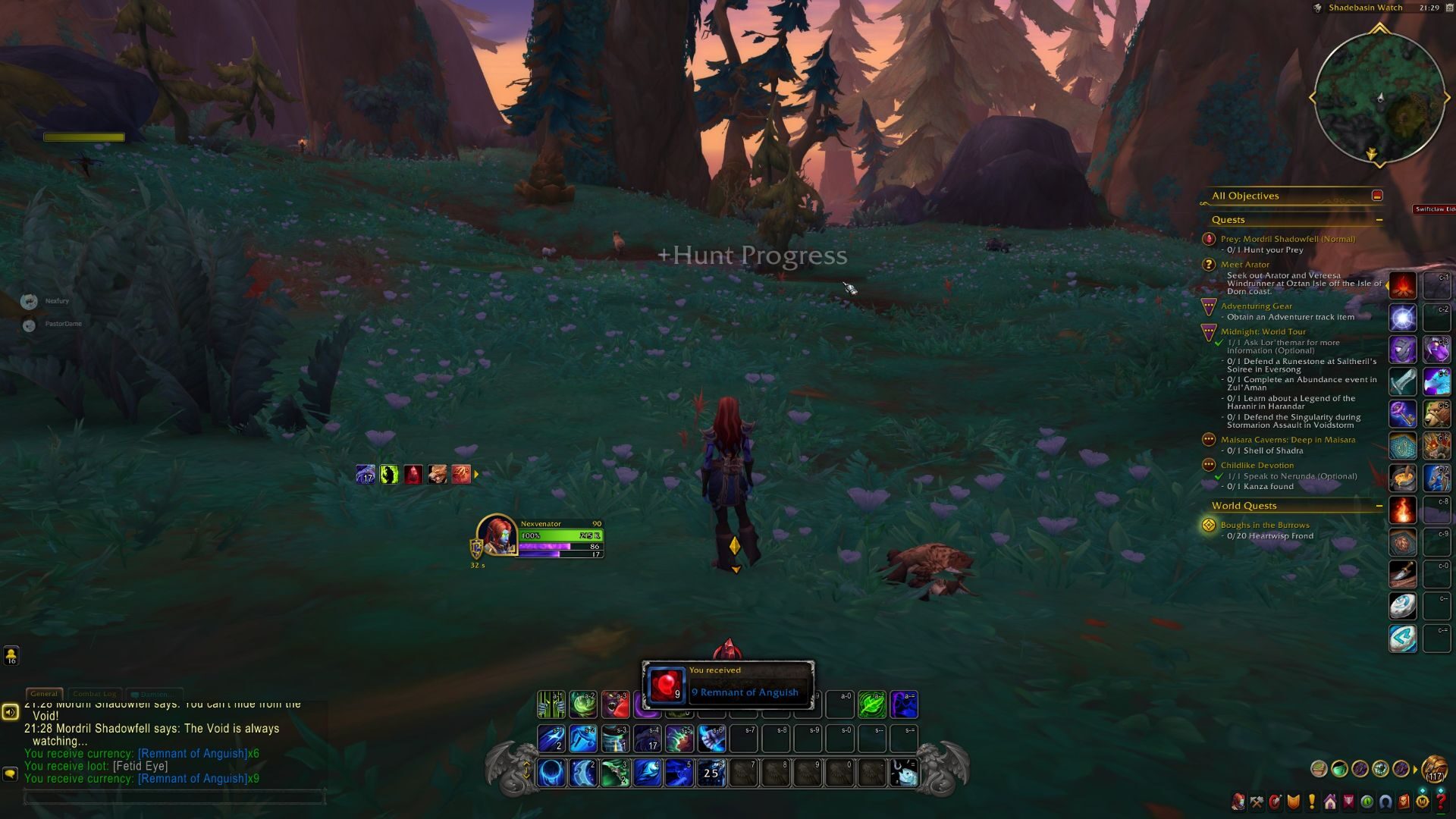Switch to the Combat Log chat tab

94,693
